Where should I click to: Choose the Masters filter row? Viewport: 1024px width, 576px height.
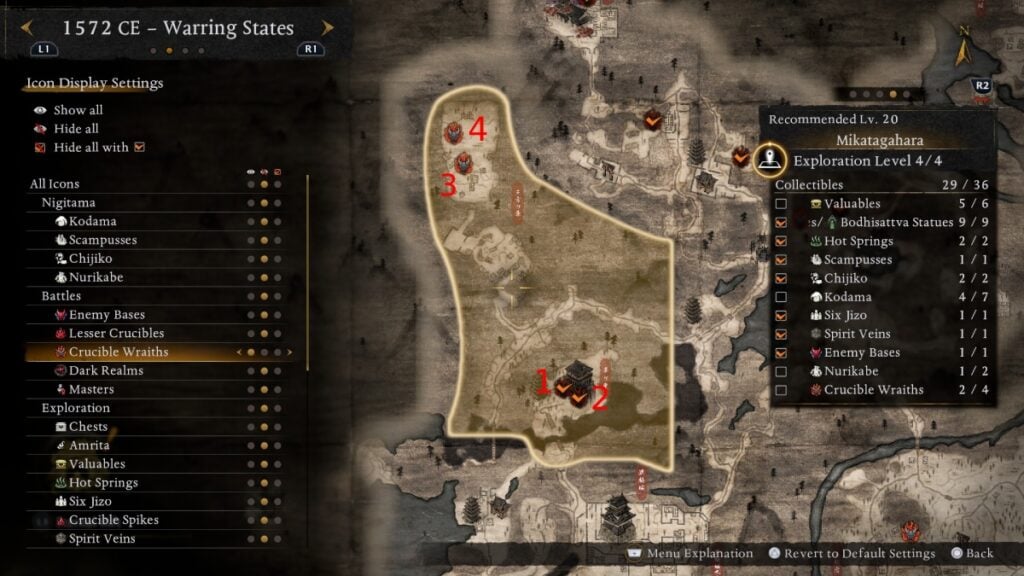(90, 389)
